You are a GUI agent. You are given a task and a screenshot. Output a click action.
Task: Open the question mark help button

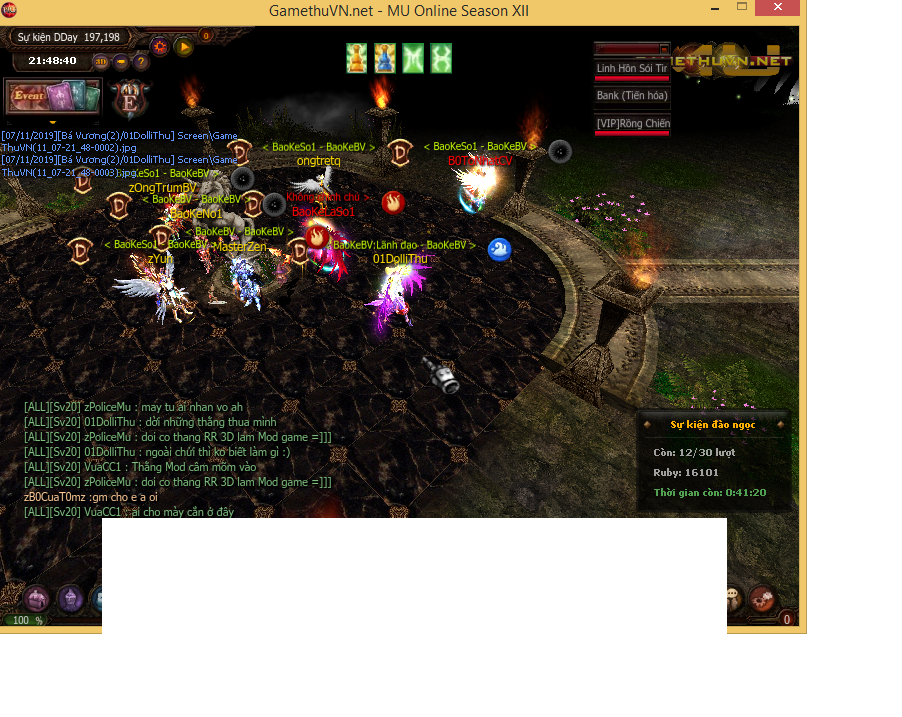[141, 61]
